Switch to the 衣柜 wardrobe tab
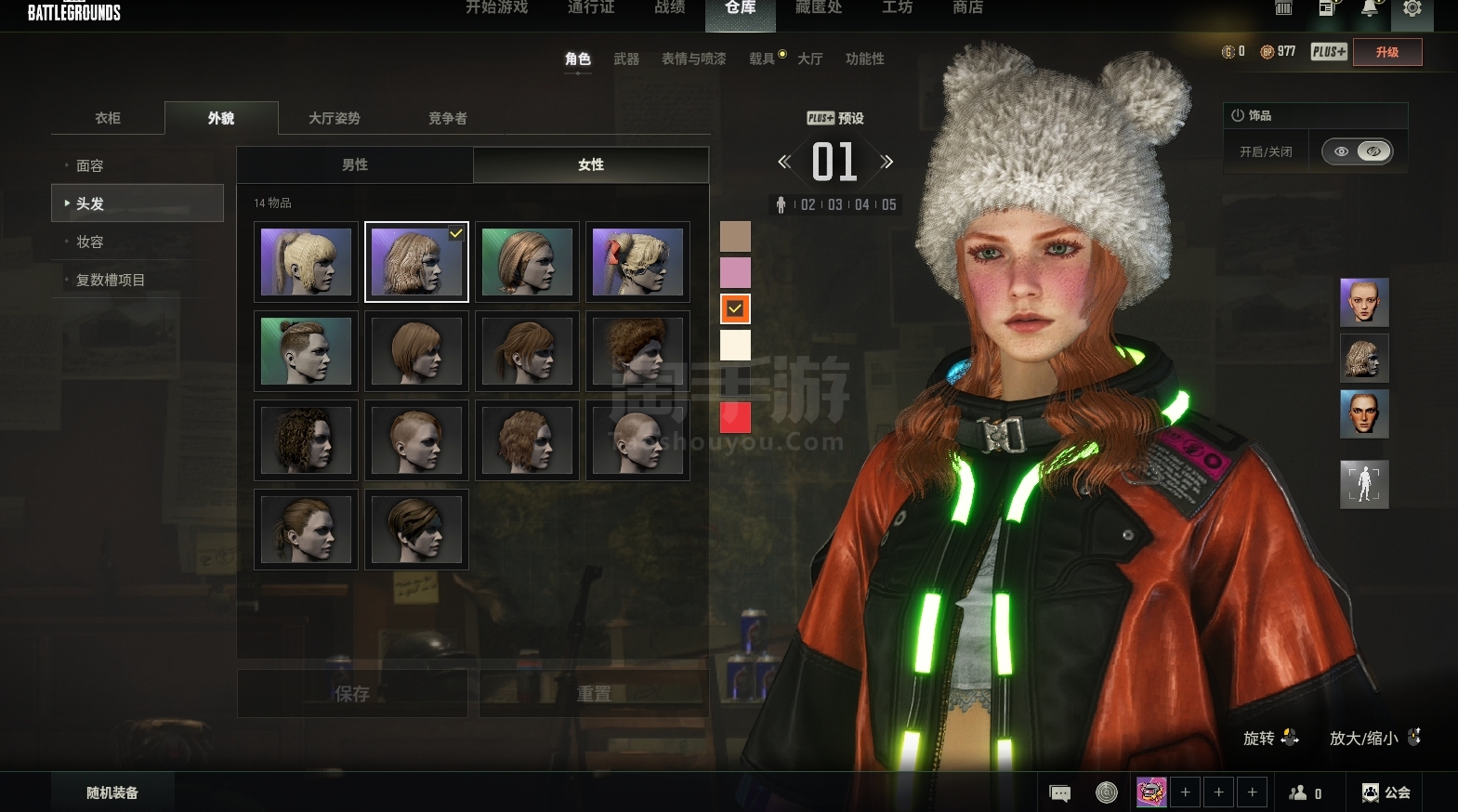The height and width of the screenshot is (812, 1458). tap(108, 118)
